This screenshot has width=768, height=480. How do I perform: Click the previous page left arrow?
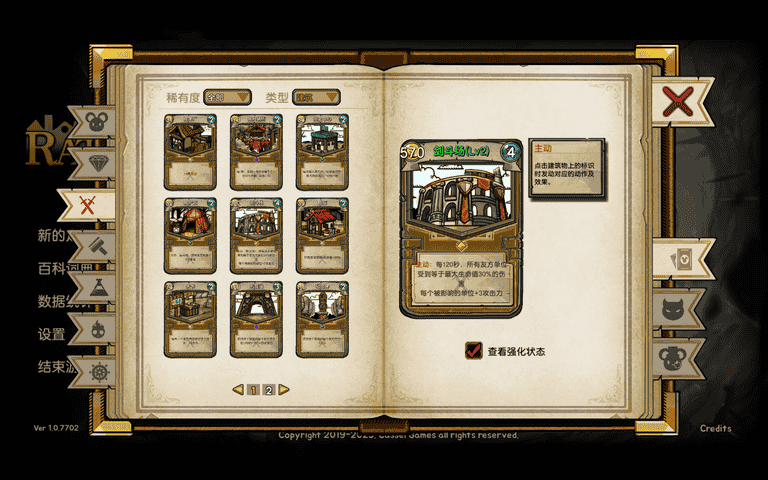click(x=238, y=390)
